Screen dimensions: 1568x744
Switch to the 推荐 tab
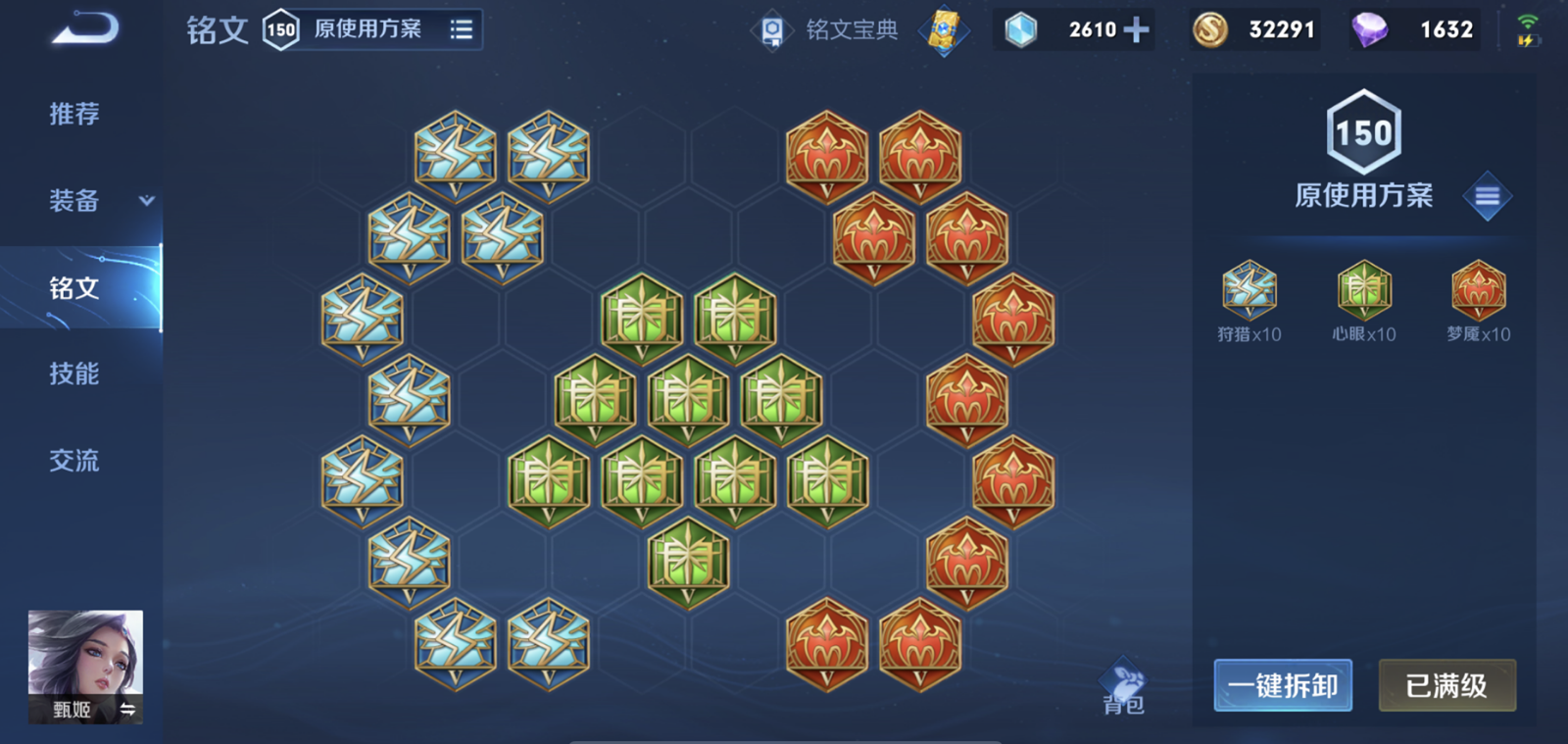tap(73, 115)
